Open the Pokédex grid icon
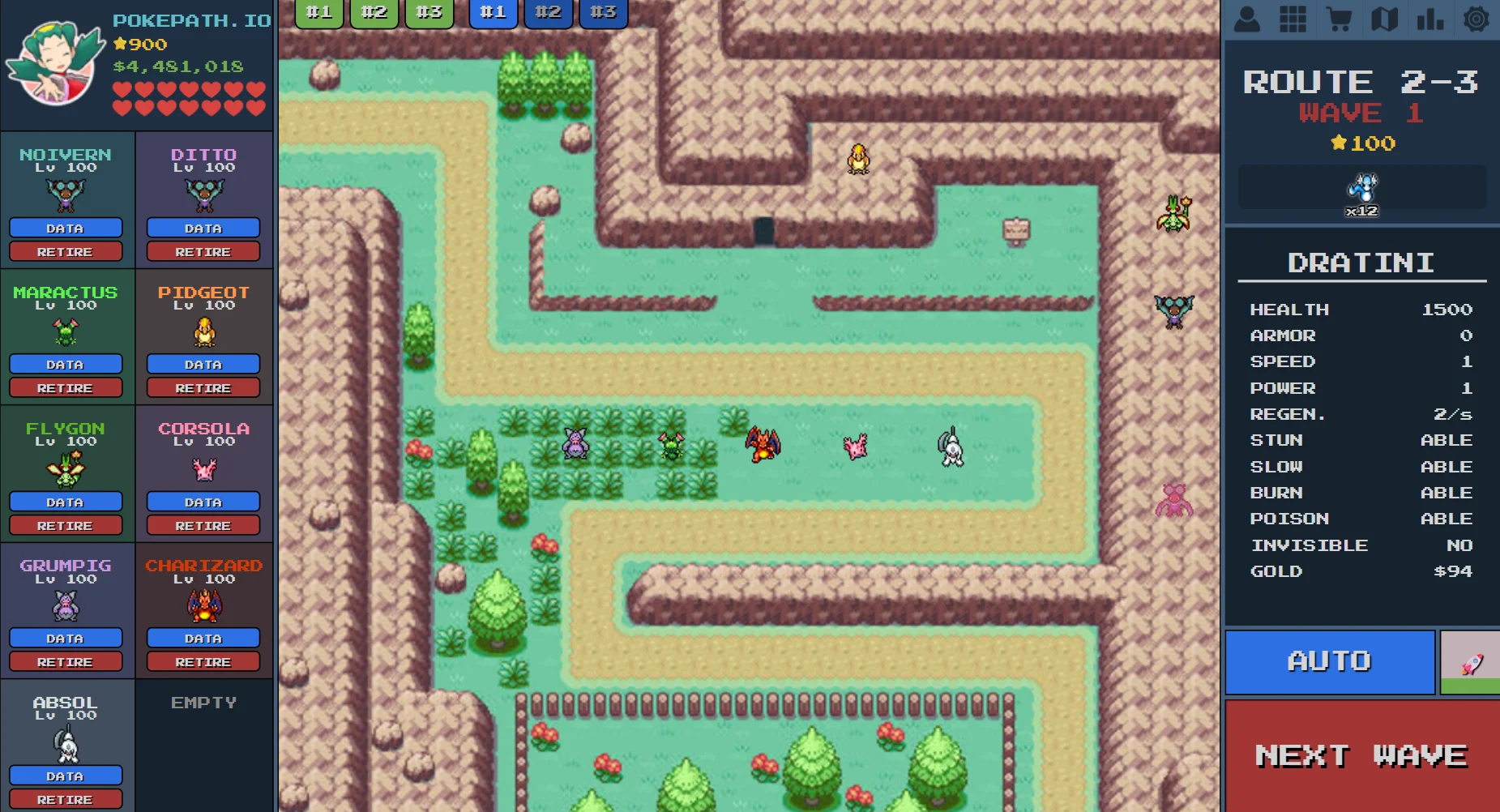 [x=1293, y=18]
